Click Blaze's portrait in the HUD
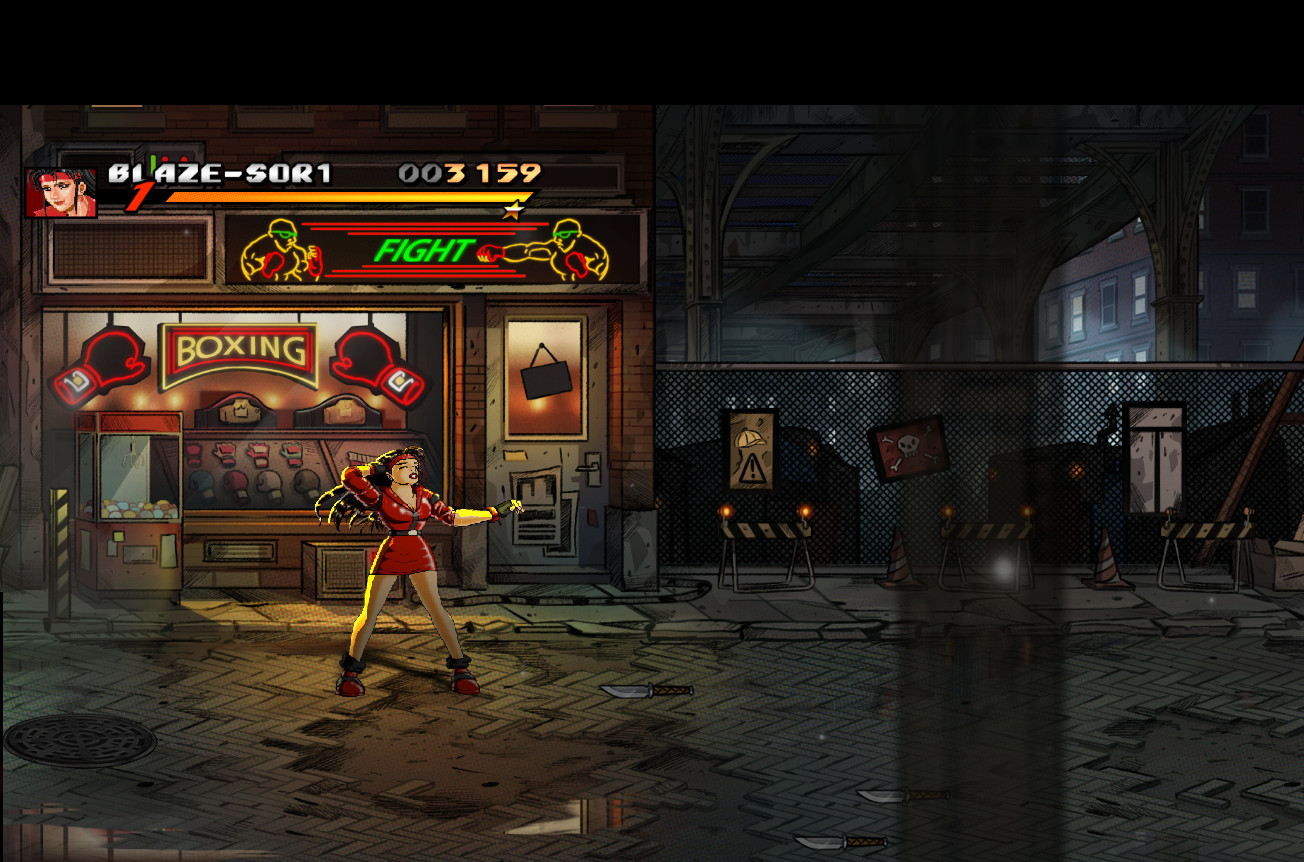 coord(62,190)
